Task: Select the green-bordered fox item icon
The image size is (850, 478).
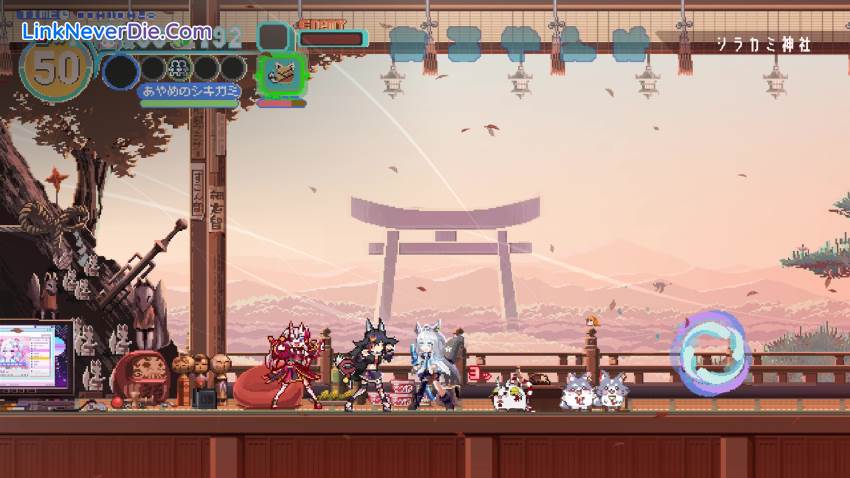Action: click(x=280, y=74)
